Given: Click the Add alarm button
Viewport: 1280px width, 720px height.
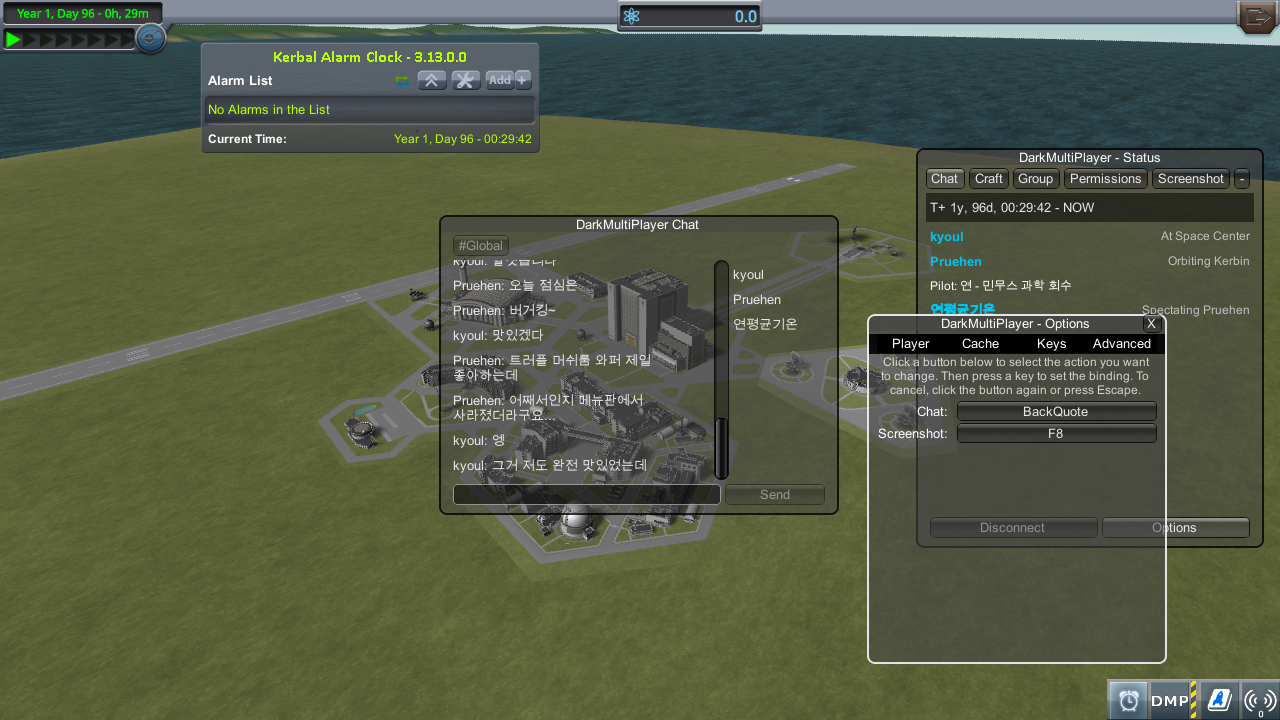Looking at the screenshot, I should [x=500, y=80].
